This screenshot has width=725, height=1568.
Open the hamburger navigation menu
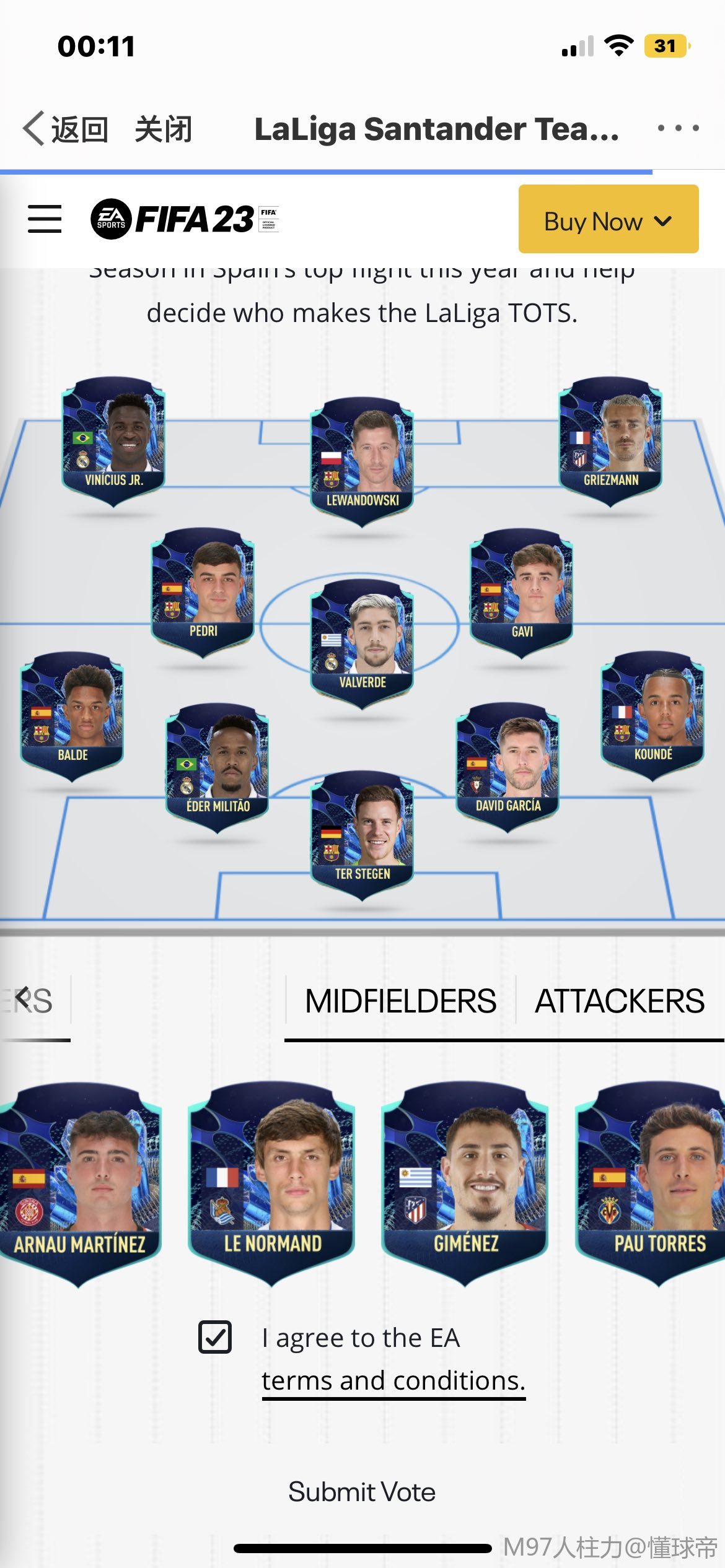pyautogui.click(x=45, y=219)
